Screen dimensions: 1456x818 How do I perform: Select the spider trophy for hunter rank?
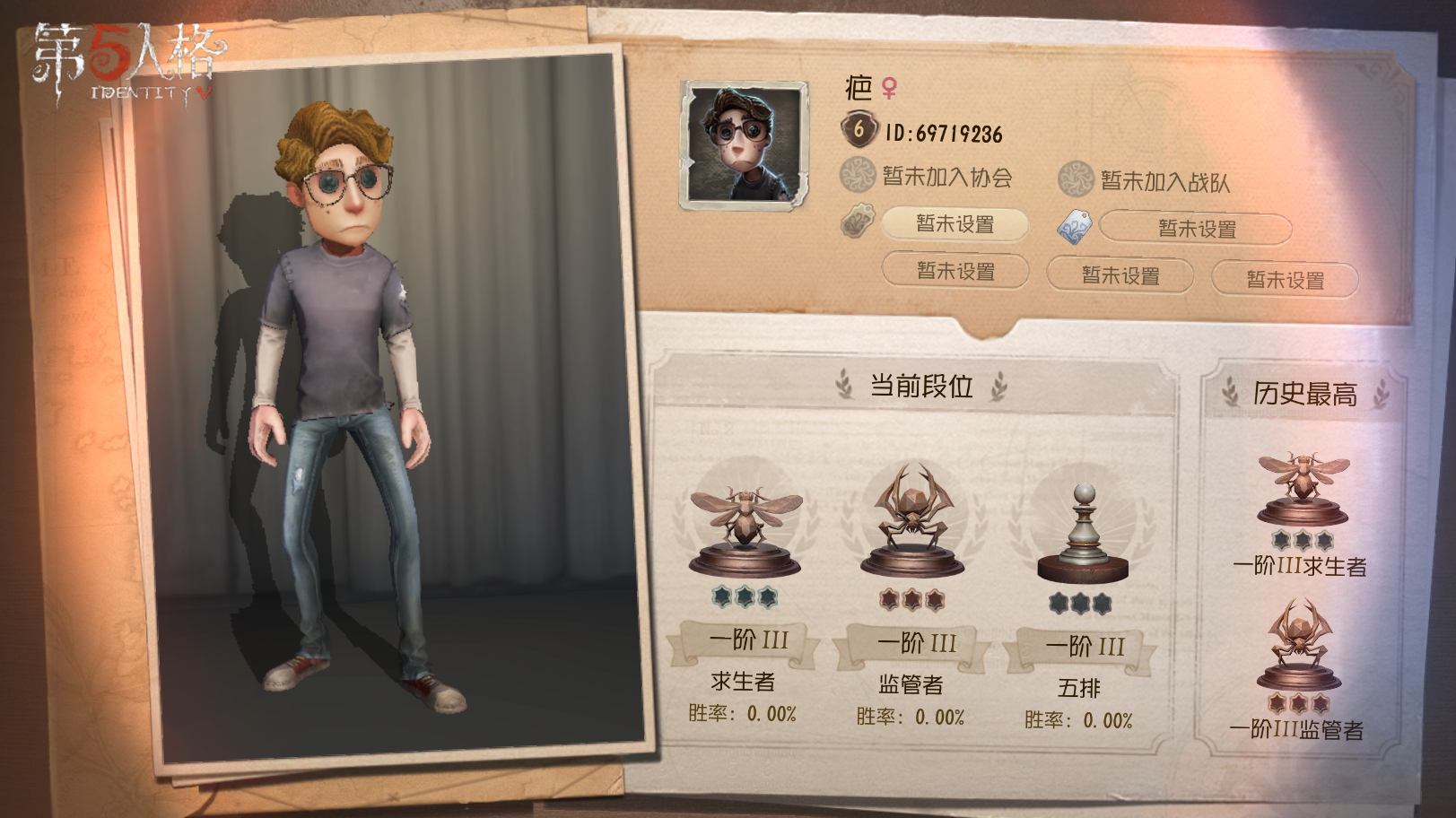tap(914, 518)
